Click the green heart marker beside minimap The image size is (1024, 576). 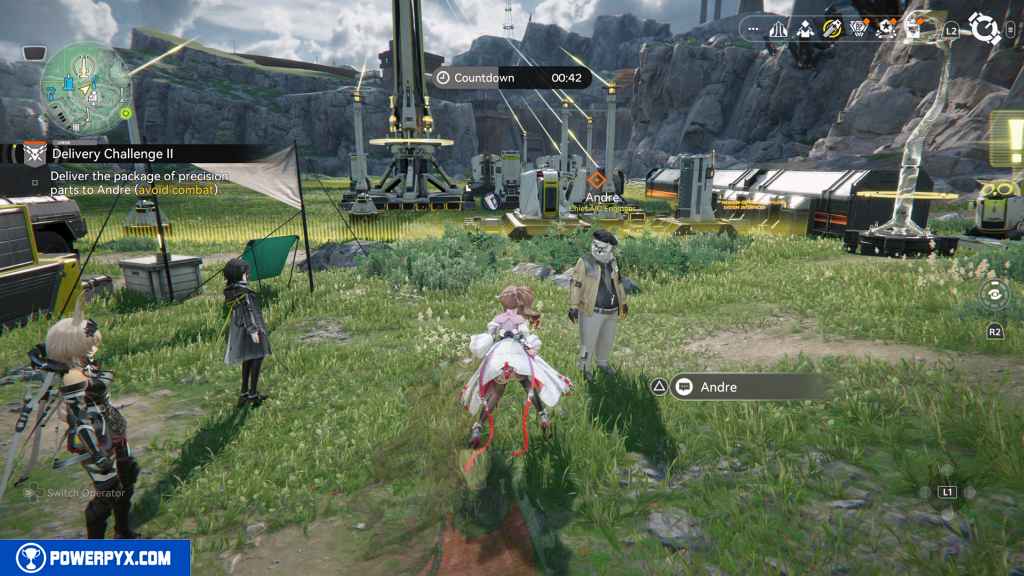coord(126,113)
